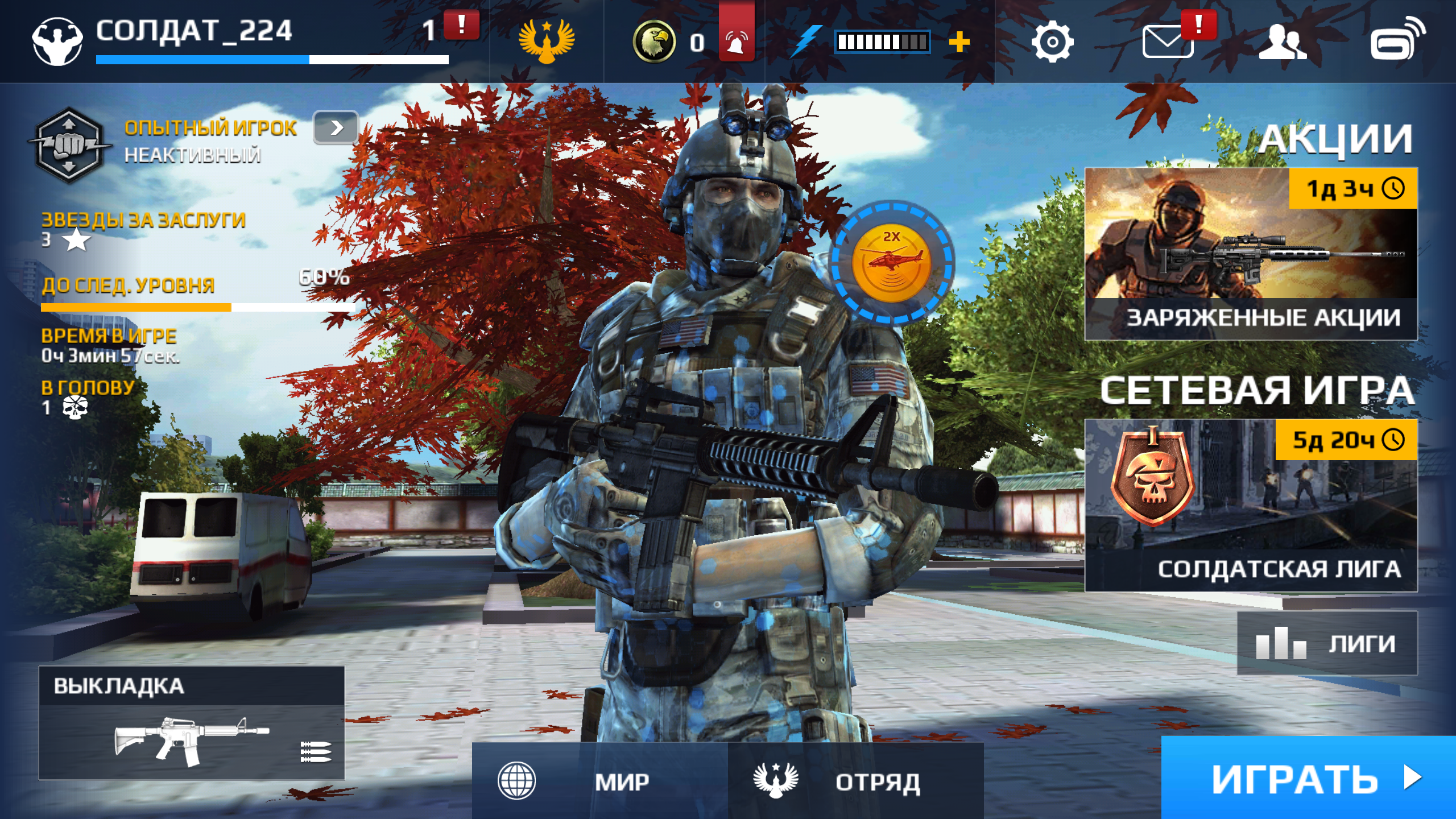This screenshot has width=1456, height=819.
Task: Open the СОЛДАТ_224 player profile
Action: [x=193, y=31]
